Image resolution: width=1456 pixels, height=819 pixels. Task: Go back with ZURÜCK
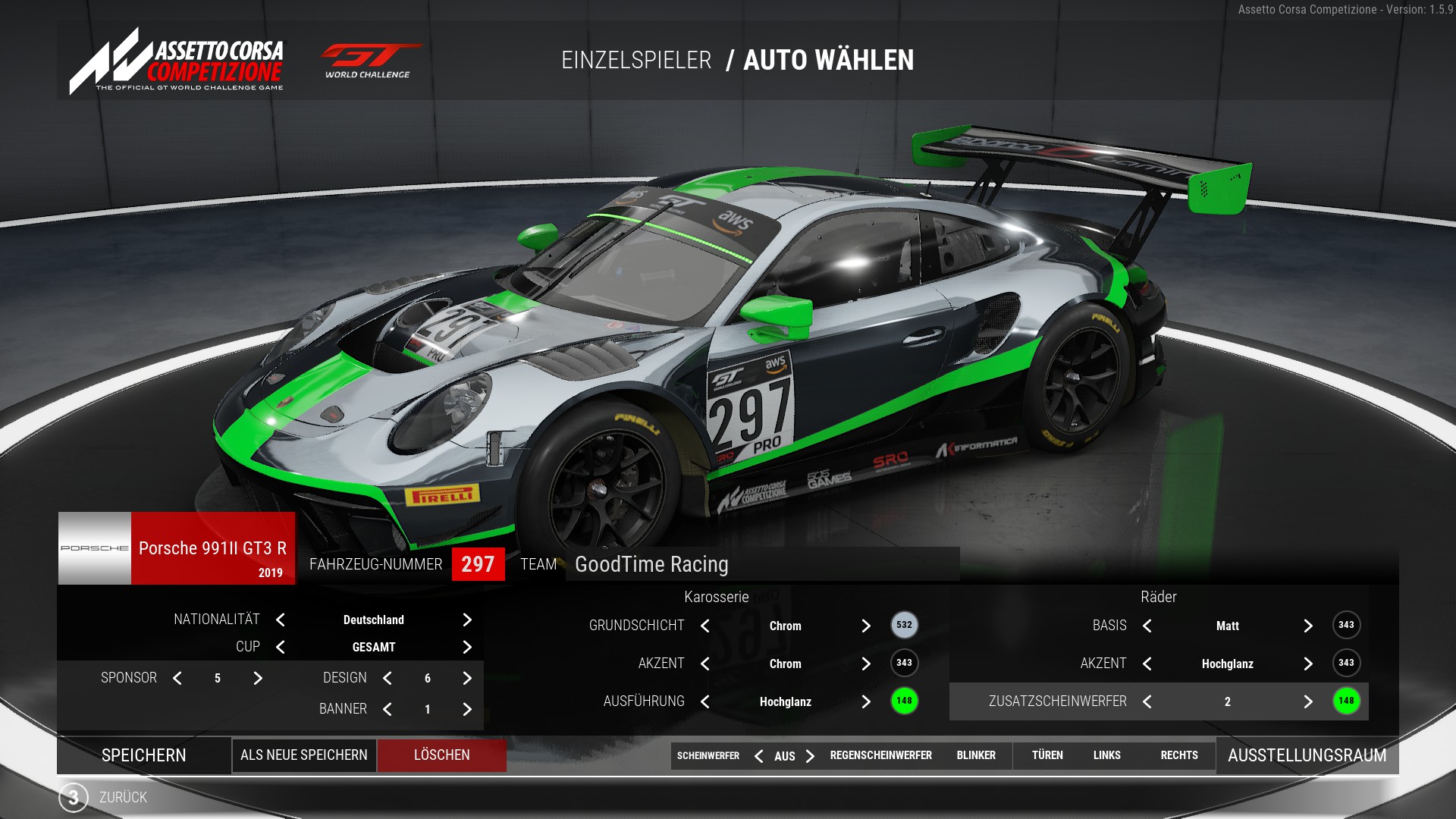pyautogui.click(x=122, y=797)
